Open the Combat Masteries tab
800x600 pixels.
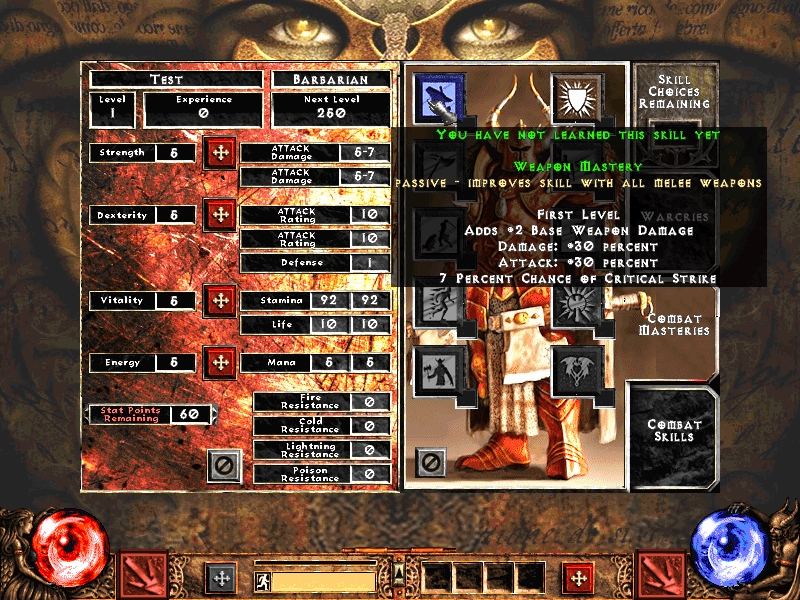674,324
